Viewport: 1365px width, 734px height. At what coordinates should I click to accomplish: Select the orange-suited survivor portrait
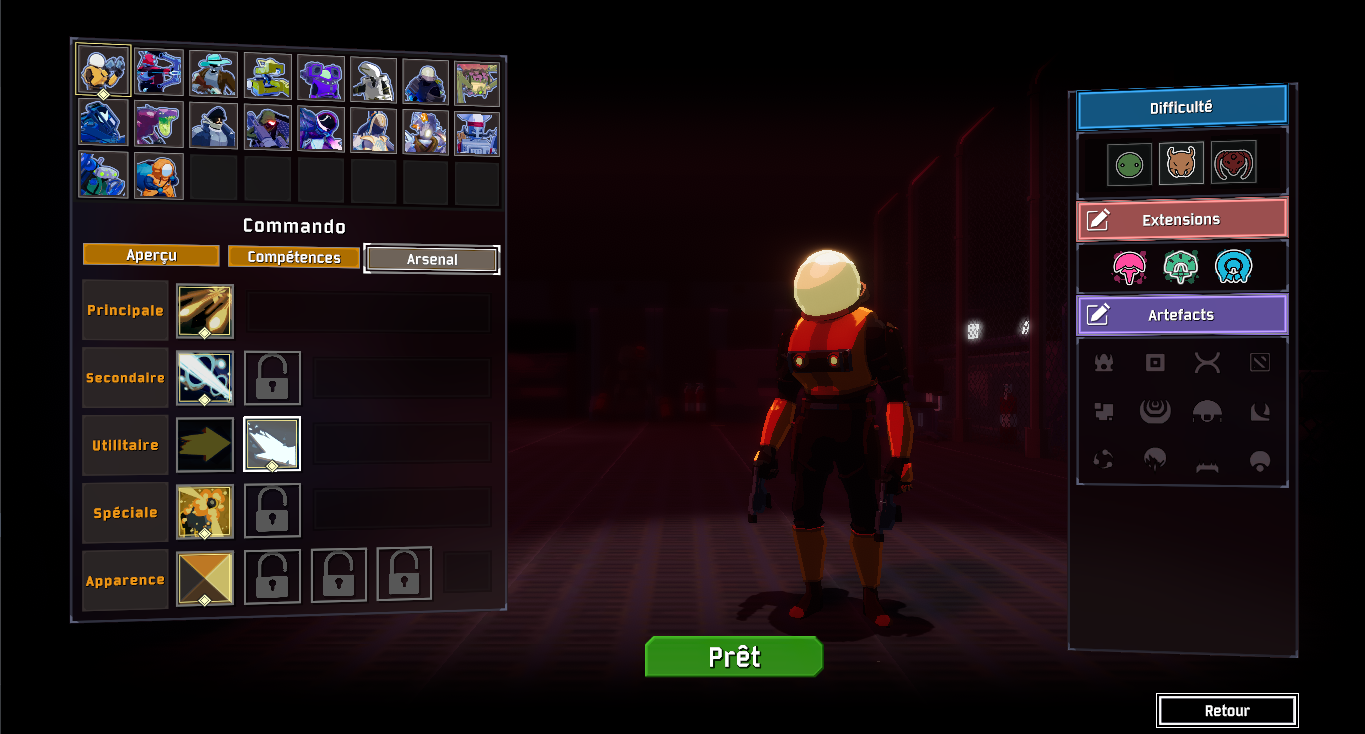click(x=158, y=176)
